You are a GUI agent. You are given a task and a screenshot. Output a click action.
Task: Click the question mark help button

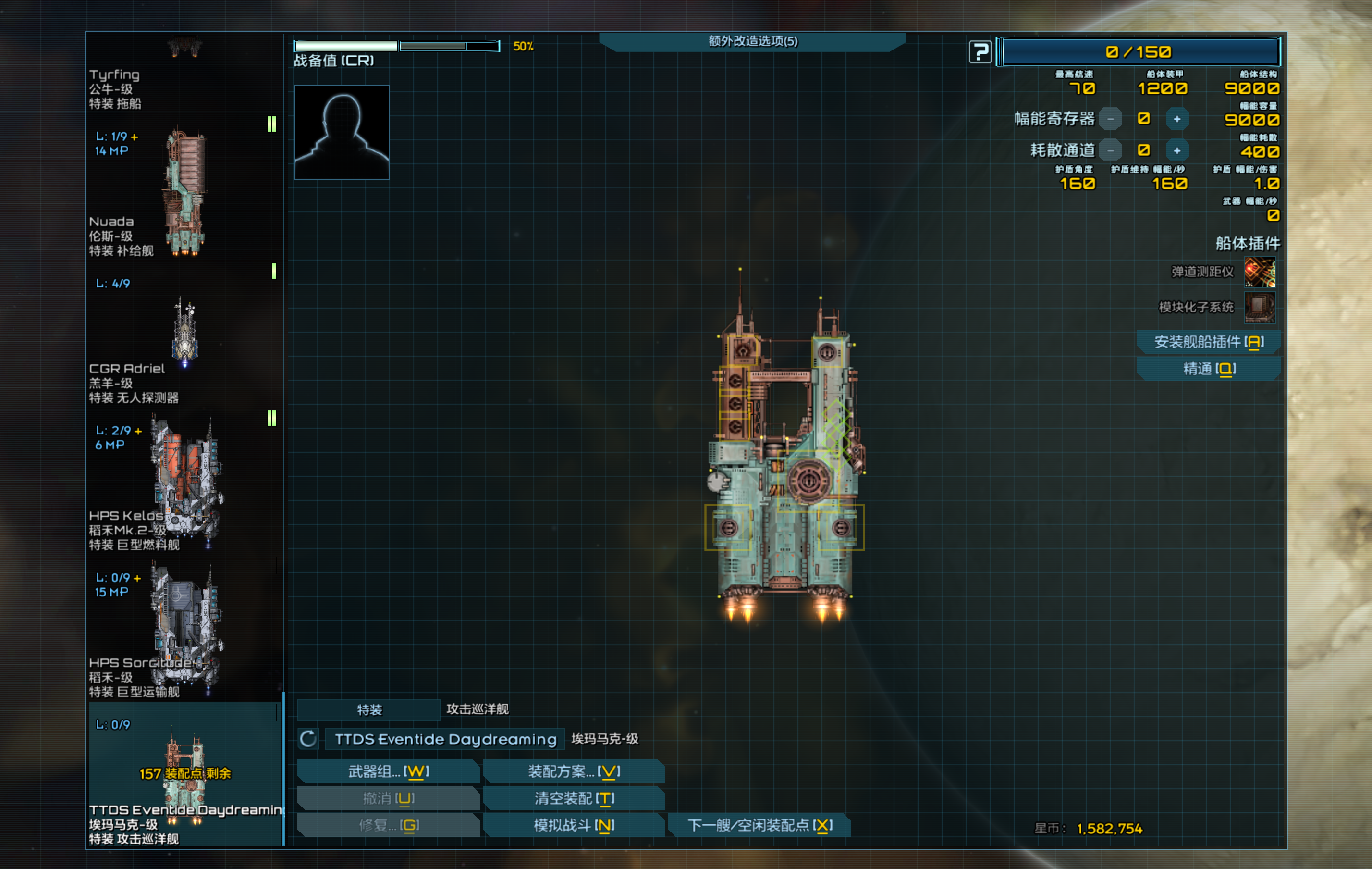click(x=980, y=52)
